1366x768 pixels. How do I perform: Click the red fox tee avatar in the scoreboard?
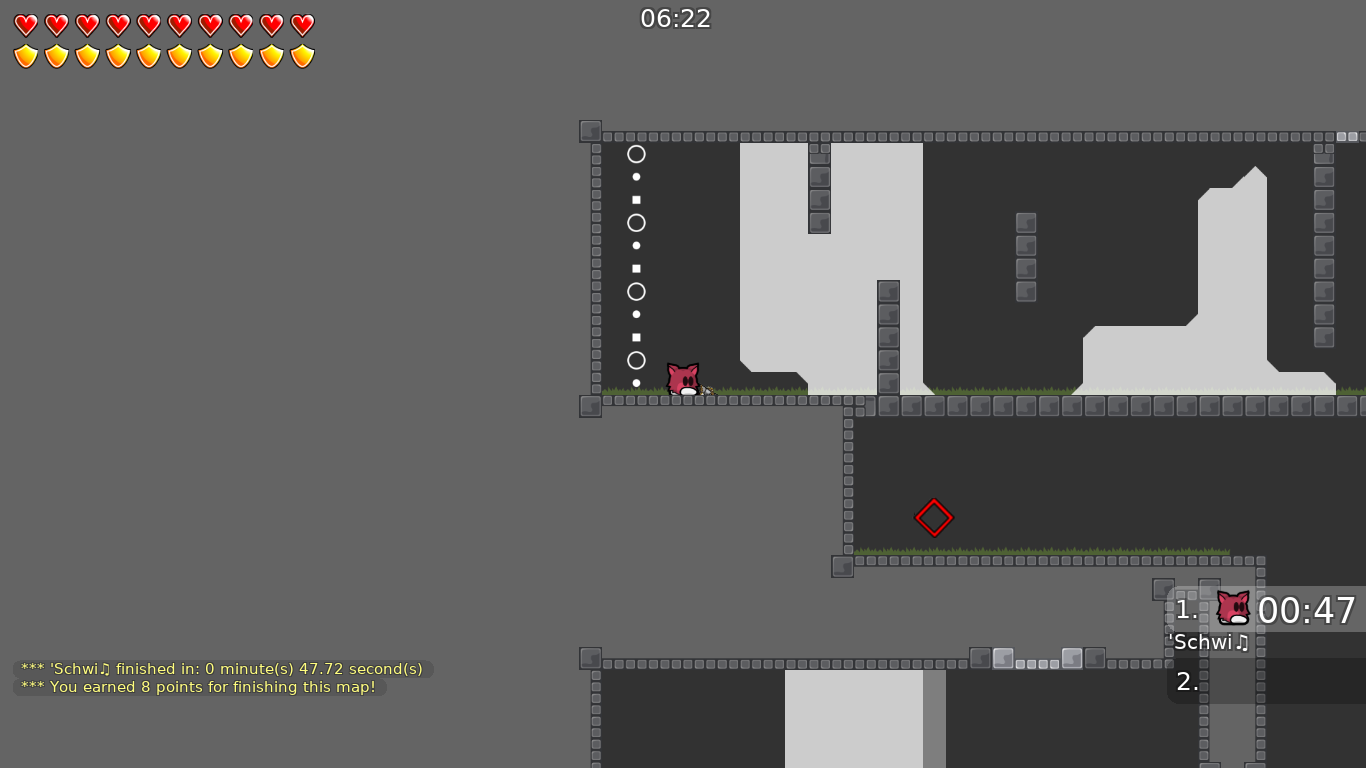(x=1231, y=609)
